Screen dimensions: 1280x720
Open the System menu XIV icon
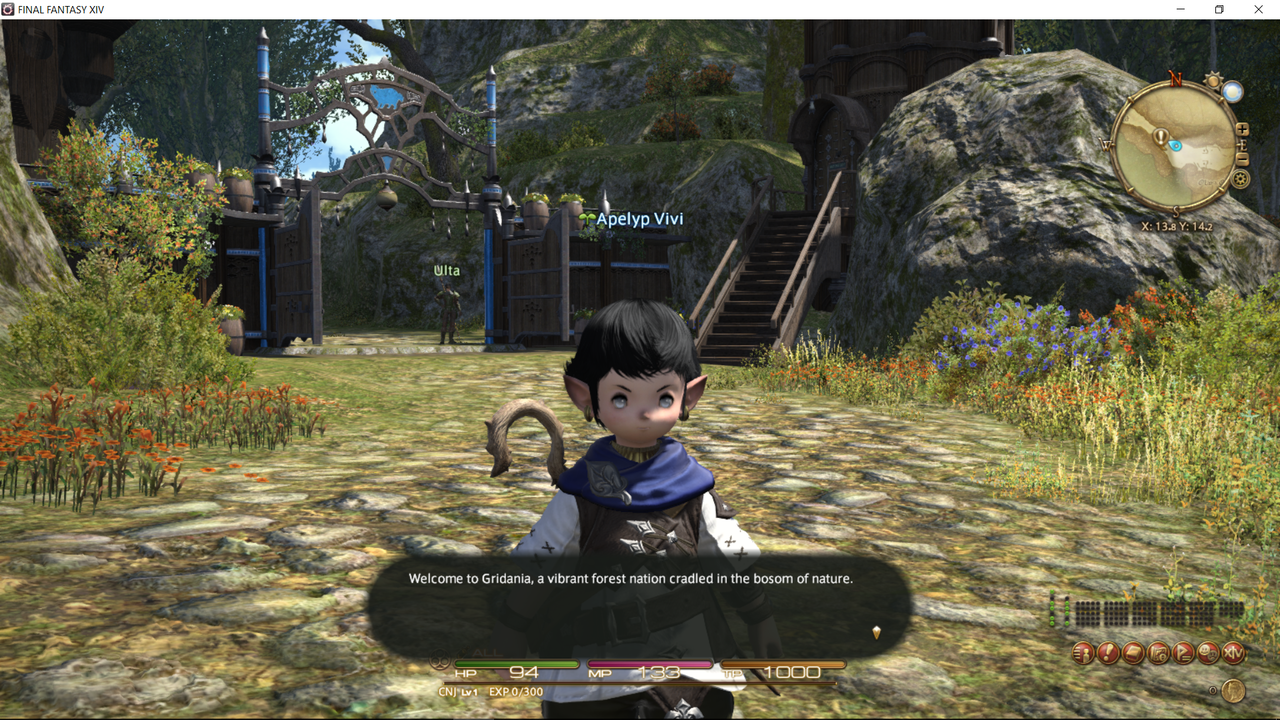tap(1234, 654)
